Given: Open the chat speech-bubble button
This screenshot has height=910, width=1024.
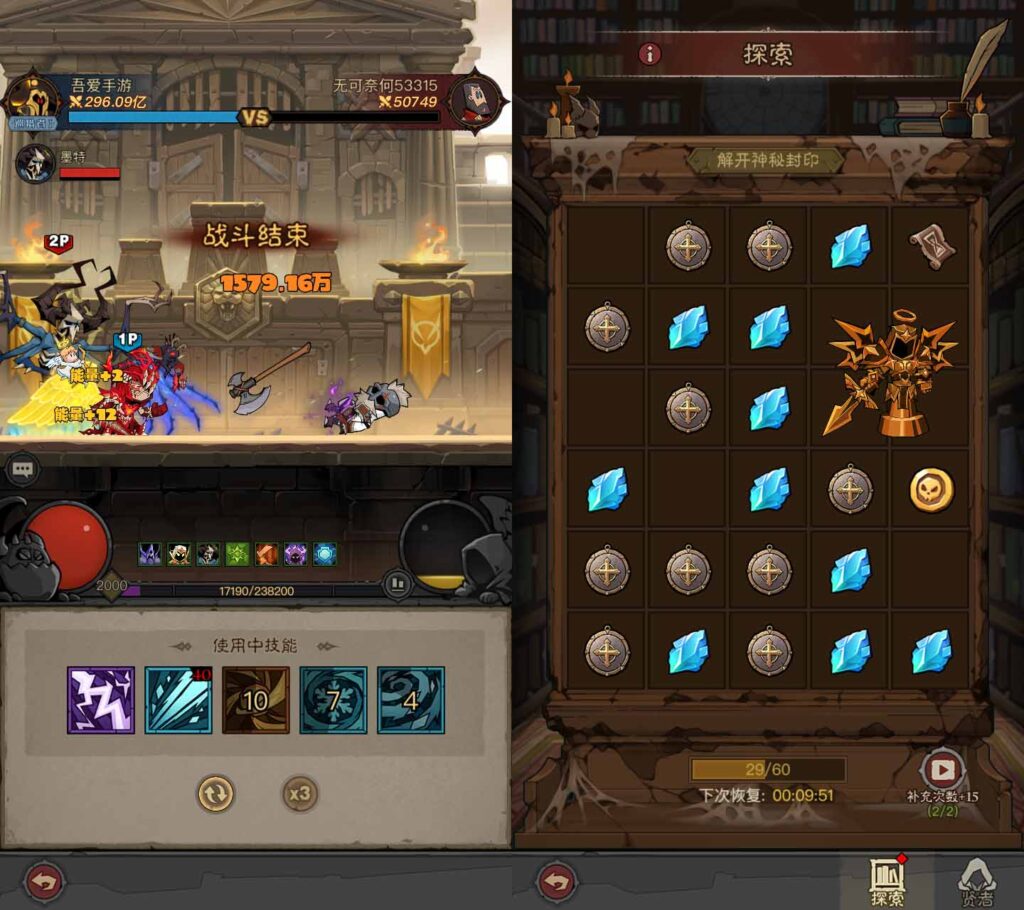Looking at the screenshot, I should 24,467.
